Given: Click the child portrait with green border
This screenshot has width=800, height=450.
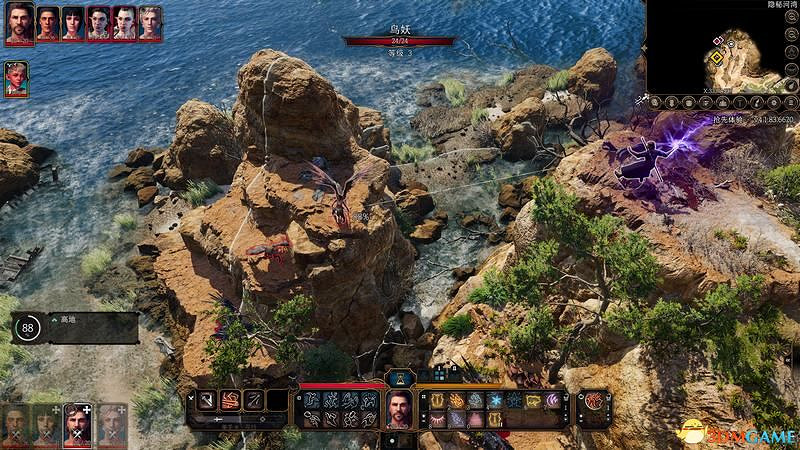Looking at the screenshot, I should tap(16, 80).
